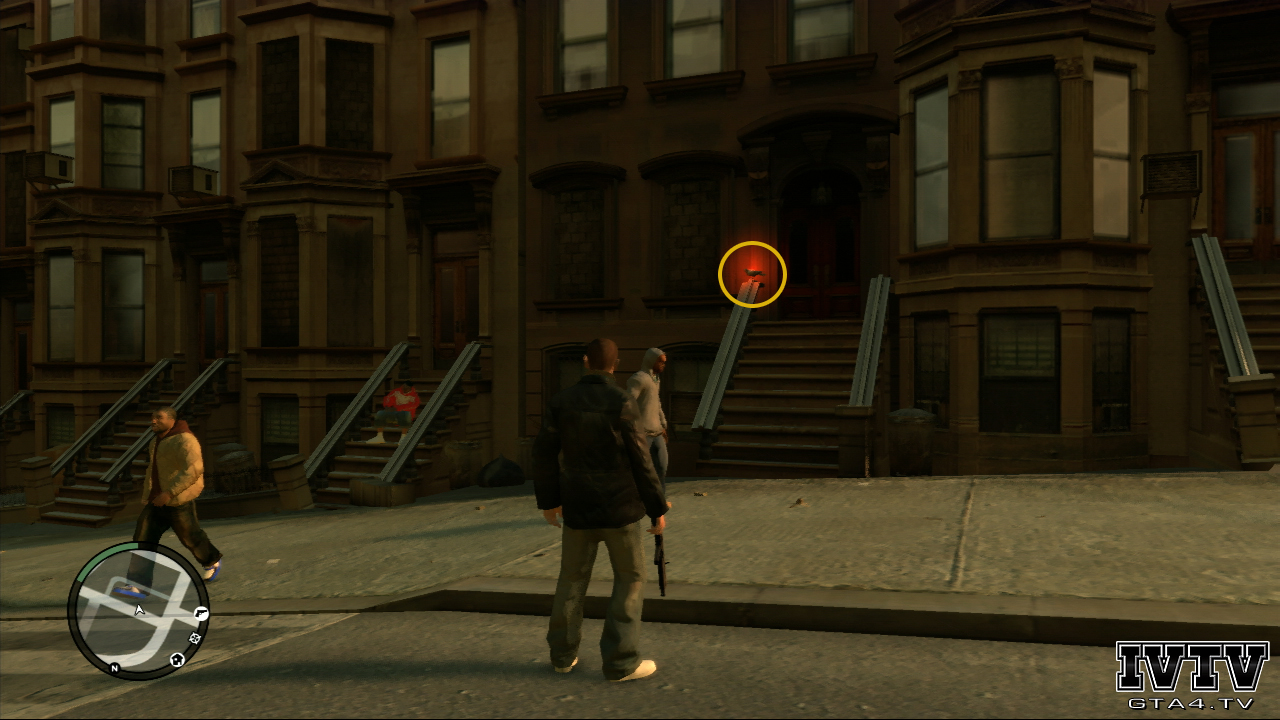Screen dimensions: 1280x720
Task: Select the pistol gun shop blip
Action: pos(201,613)
